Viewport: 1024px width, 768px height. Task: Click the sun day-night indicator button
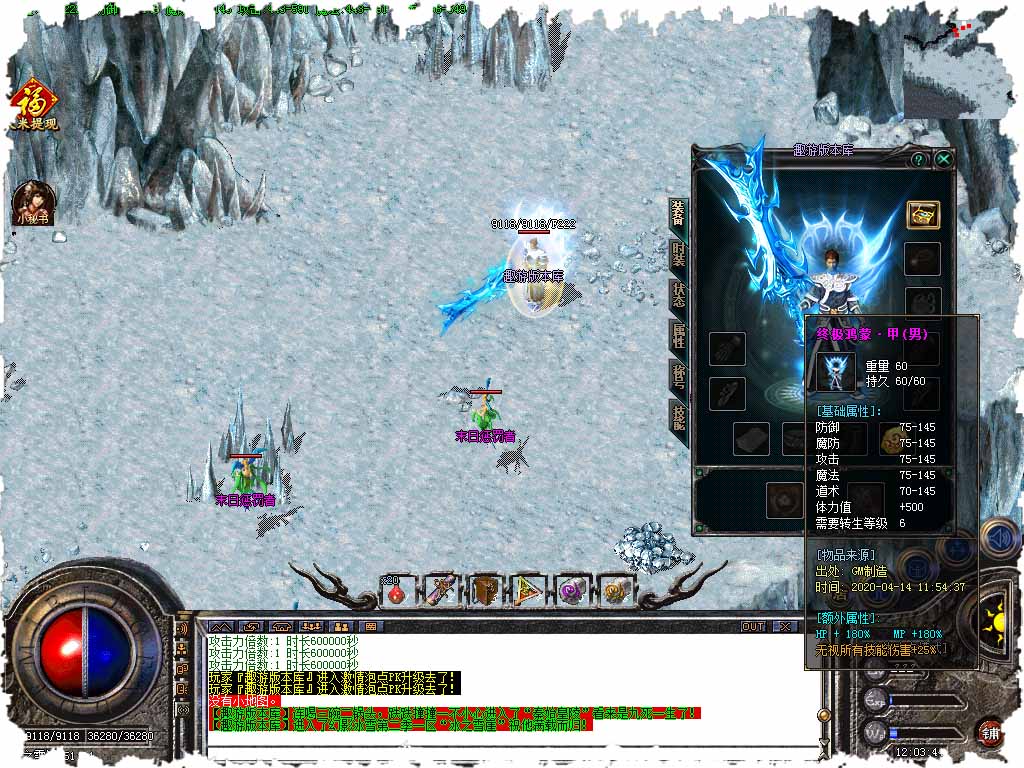[995, 610]
